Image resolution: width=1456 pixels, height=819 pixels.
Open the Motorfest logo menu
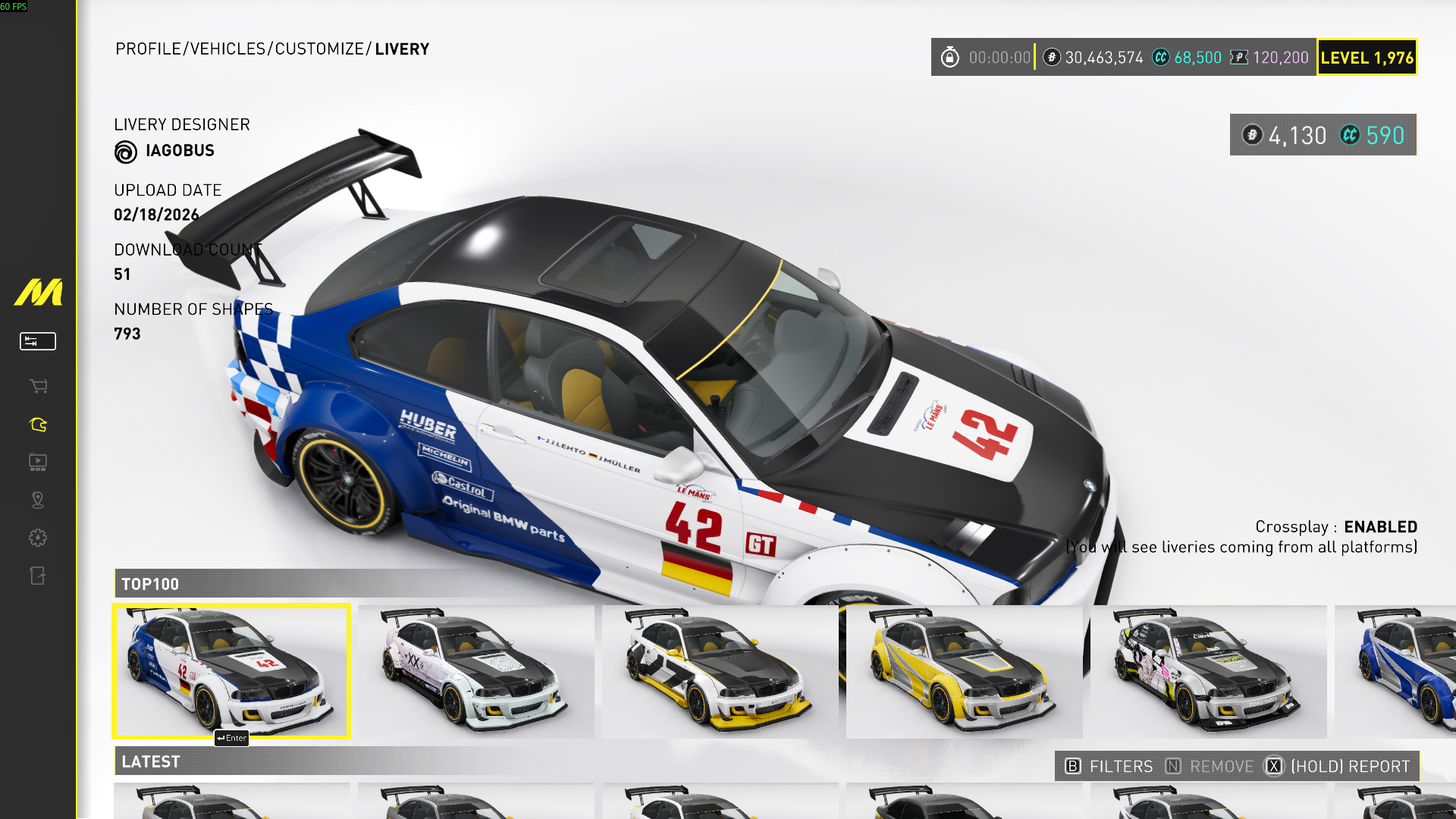38,292
